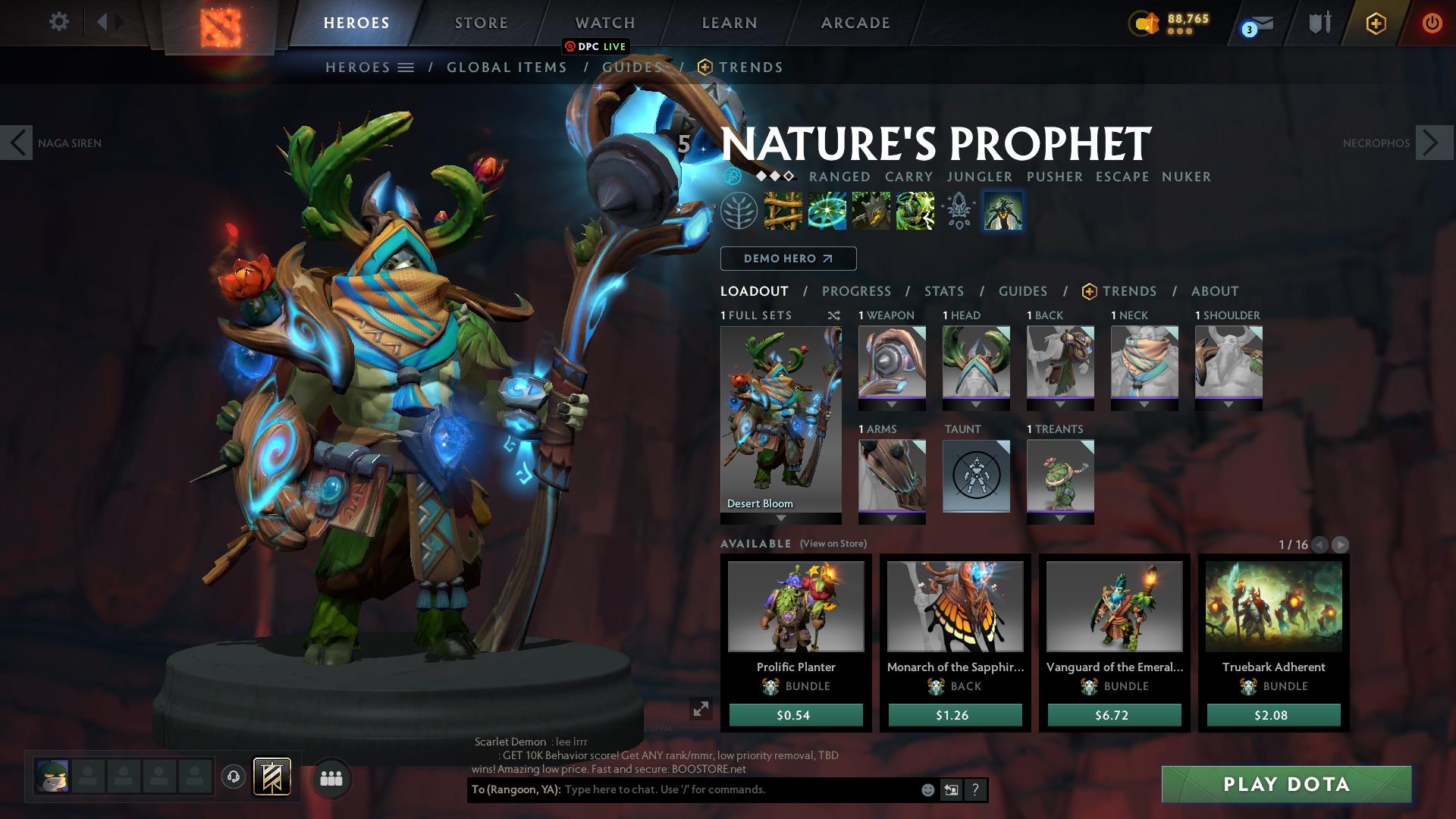This screenshot has height=819, width=1456.
Task: Open chat help with the question mark icon
Action: tap(974, 790)
